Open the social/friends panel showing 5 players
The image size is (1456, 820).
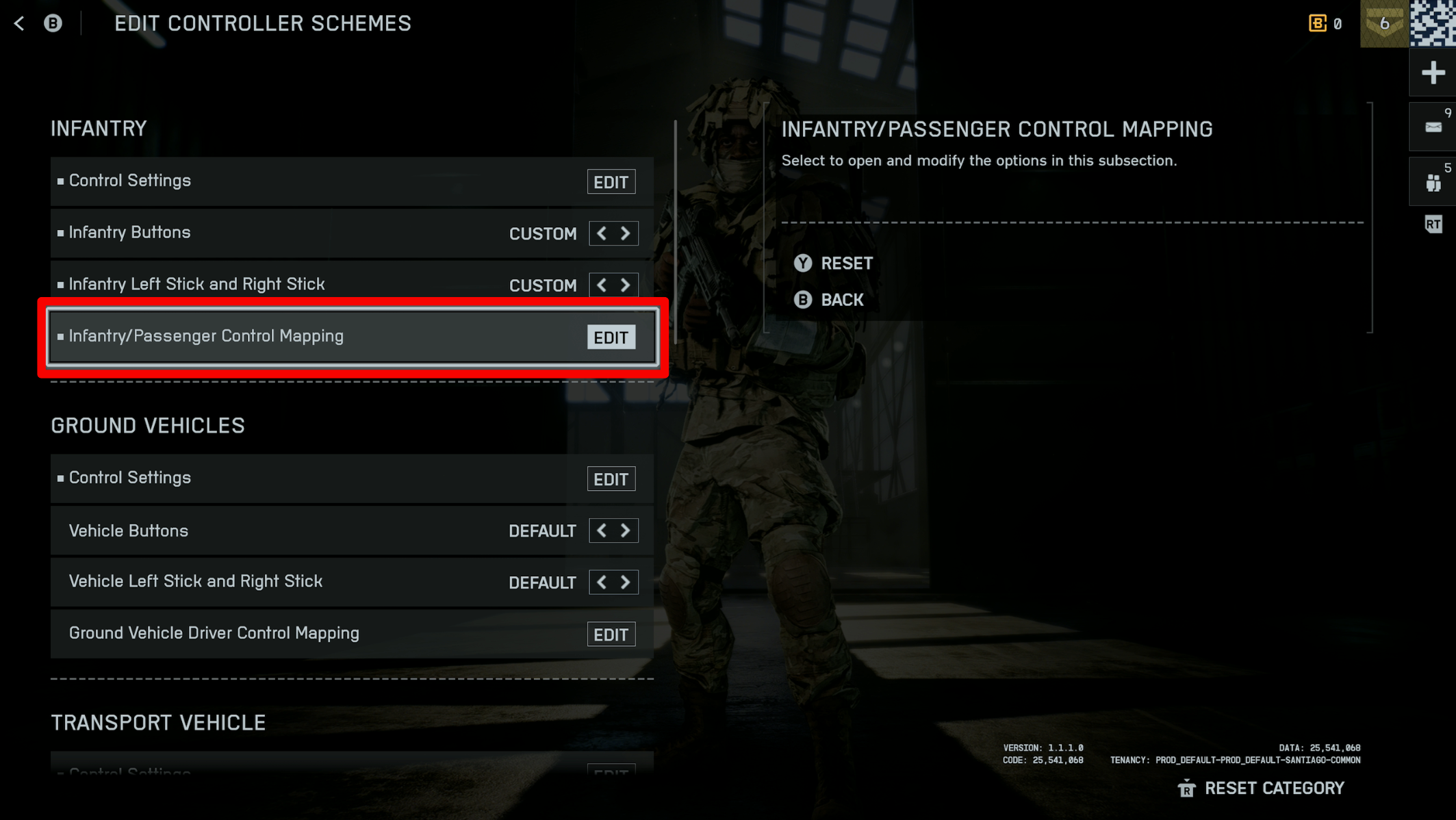[x=1433, y=181]
